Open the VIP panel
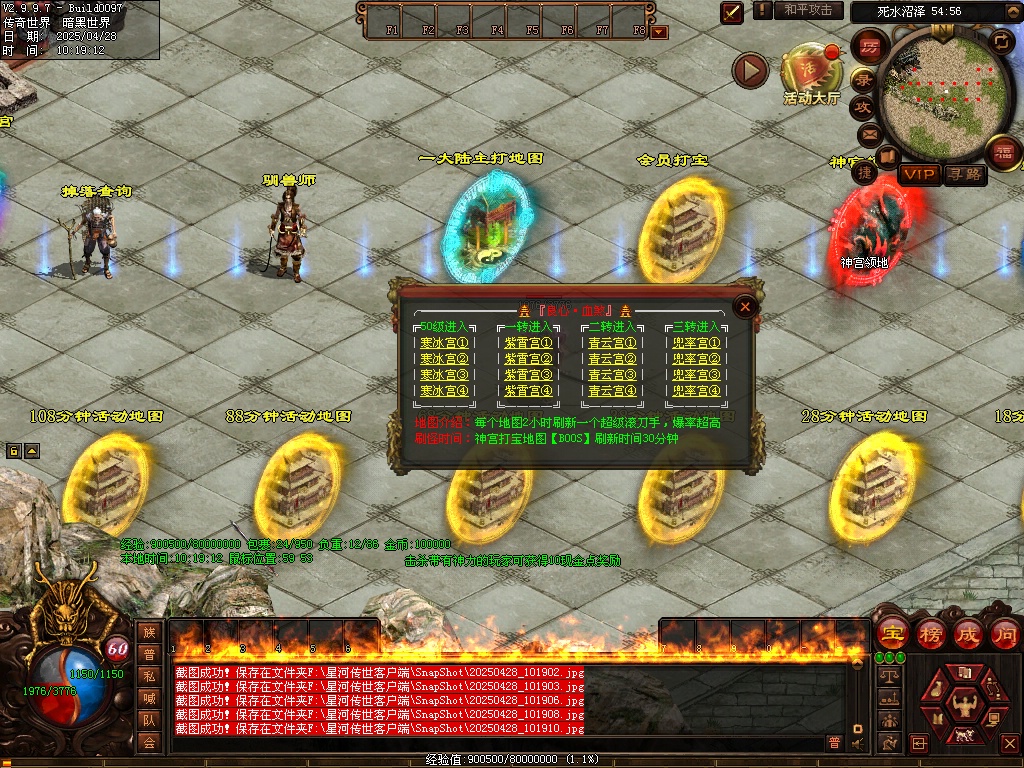This screenshot has width=1024, height=768. pos(920,174)
